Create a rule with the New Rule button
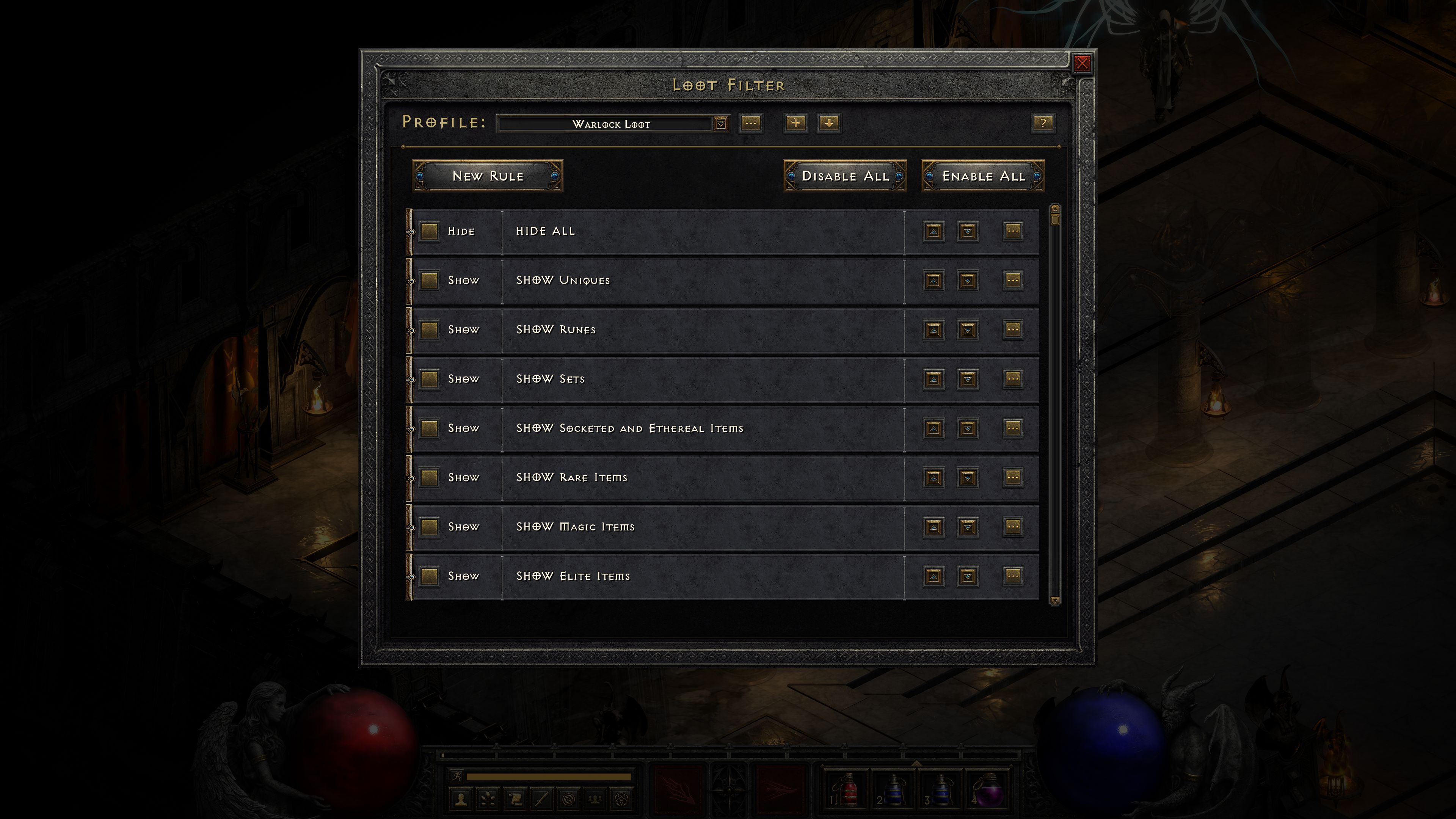1456x819 pixels. (x=487, y=176)
